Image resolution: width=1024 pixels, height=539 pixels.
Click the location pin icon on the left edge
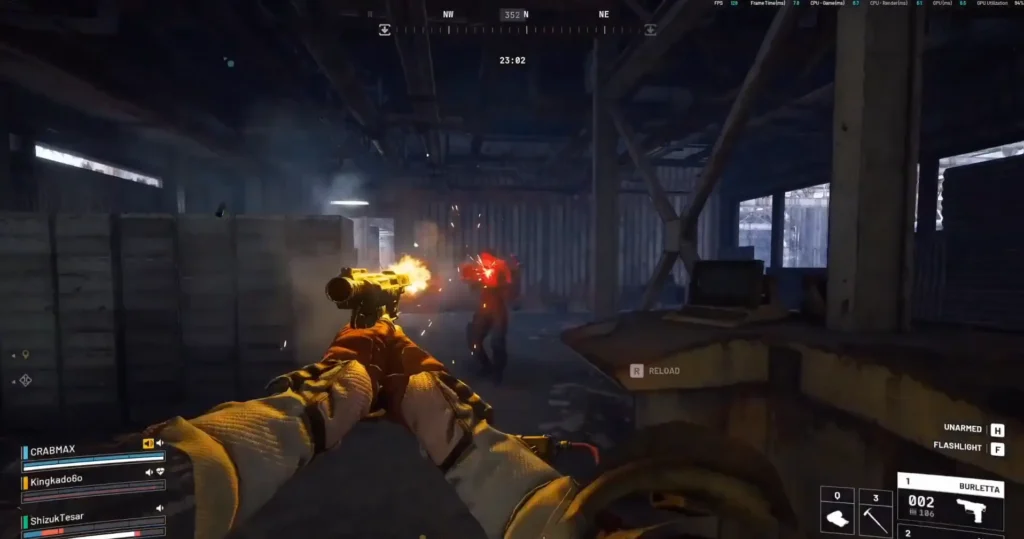click(26, 355)
